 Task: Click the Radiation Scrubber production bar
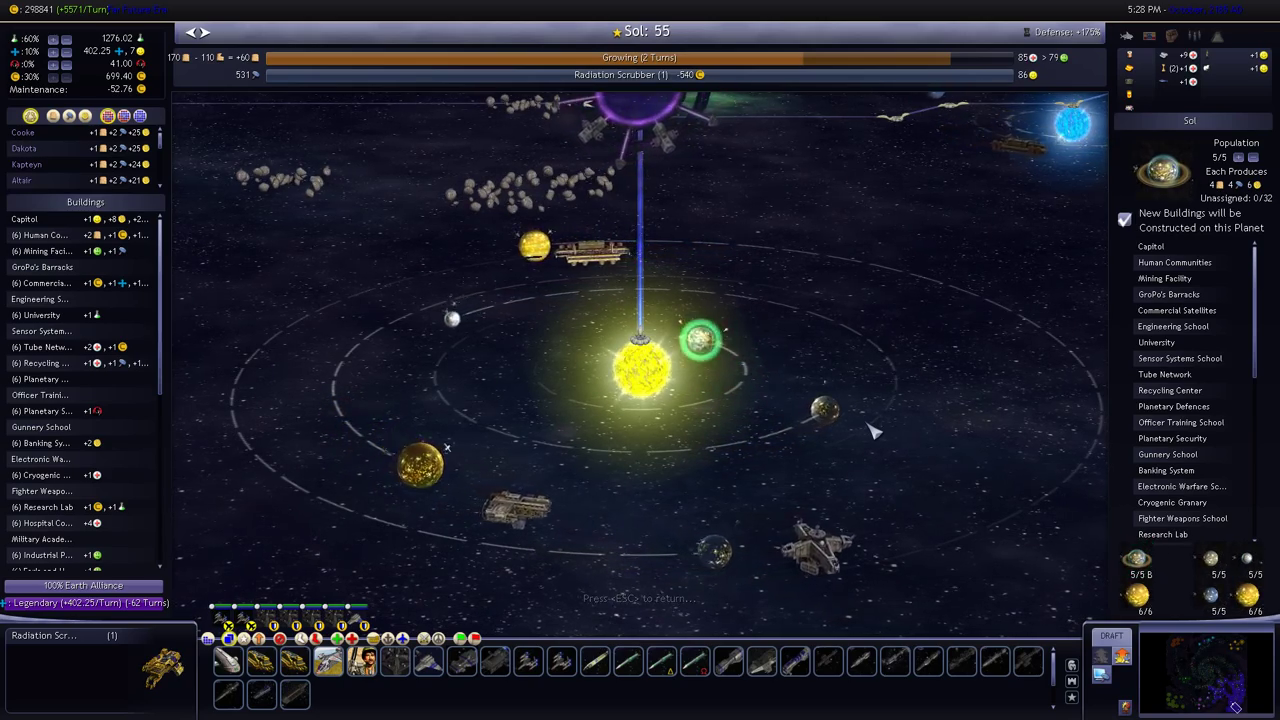(640, 75)
